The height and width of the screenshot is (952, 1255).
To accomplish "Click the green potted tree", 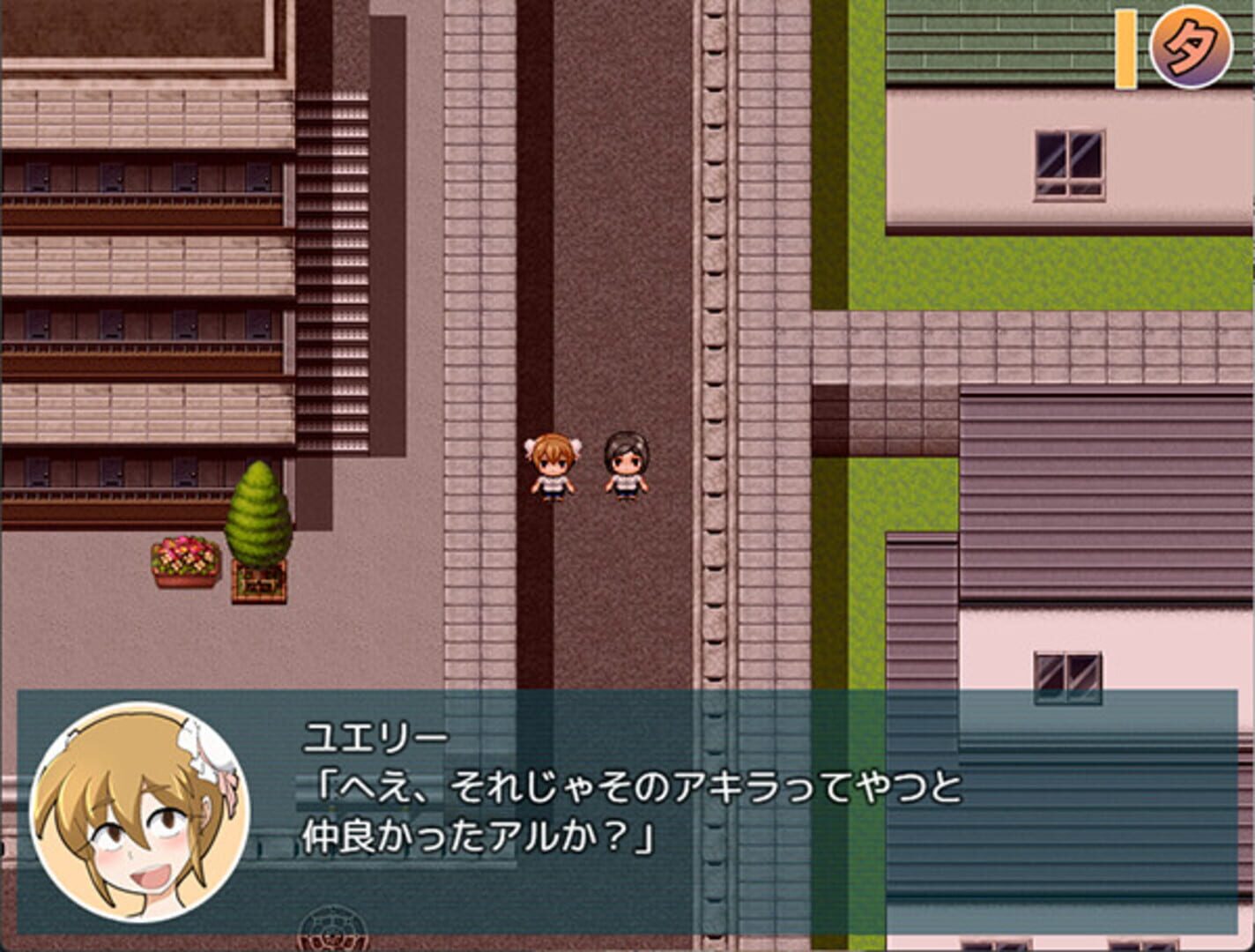I will (258, 520).
